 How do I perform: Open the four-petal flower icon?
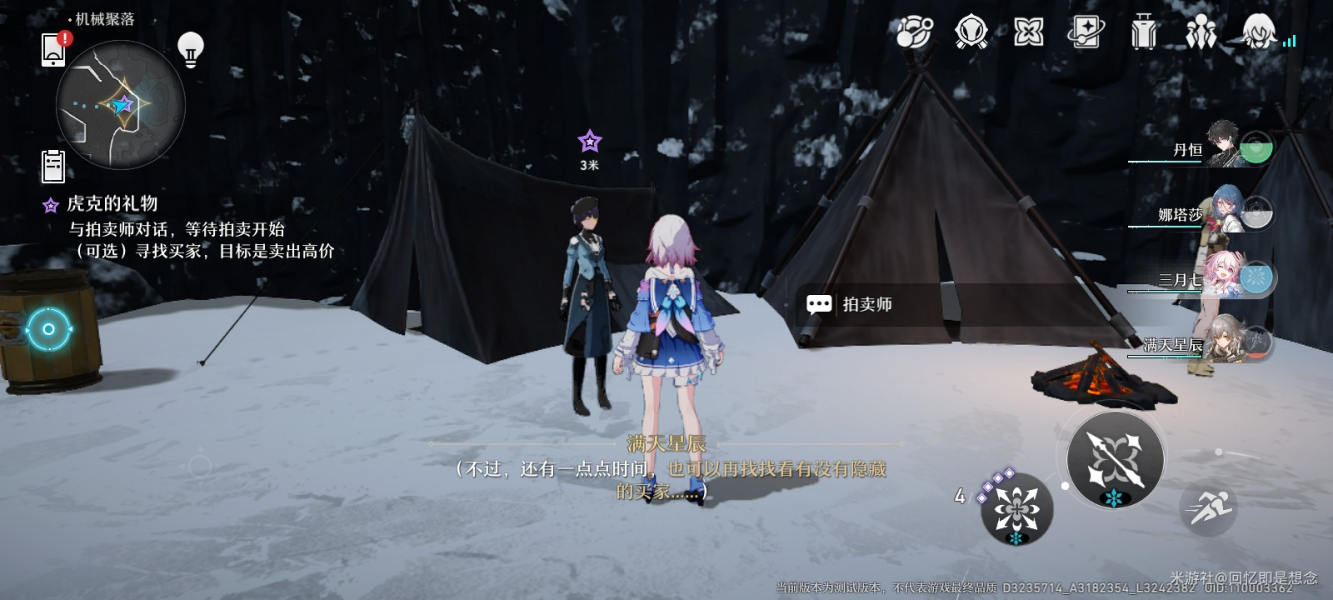(x=1028, y=32)
